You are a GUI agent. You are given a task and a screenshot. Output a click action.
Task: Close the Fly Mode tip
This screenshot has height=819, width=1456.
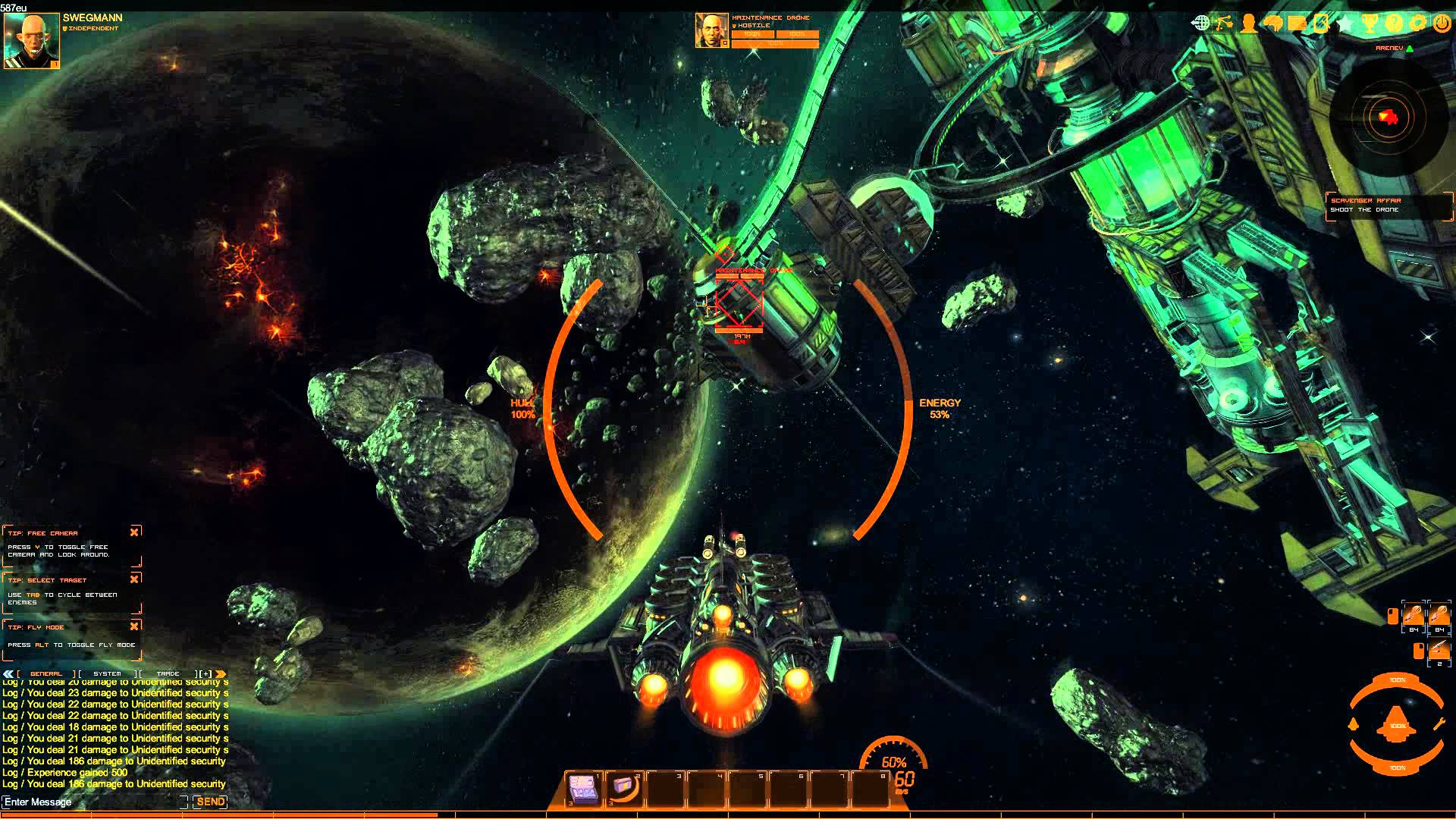134,626
